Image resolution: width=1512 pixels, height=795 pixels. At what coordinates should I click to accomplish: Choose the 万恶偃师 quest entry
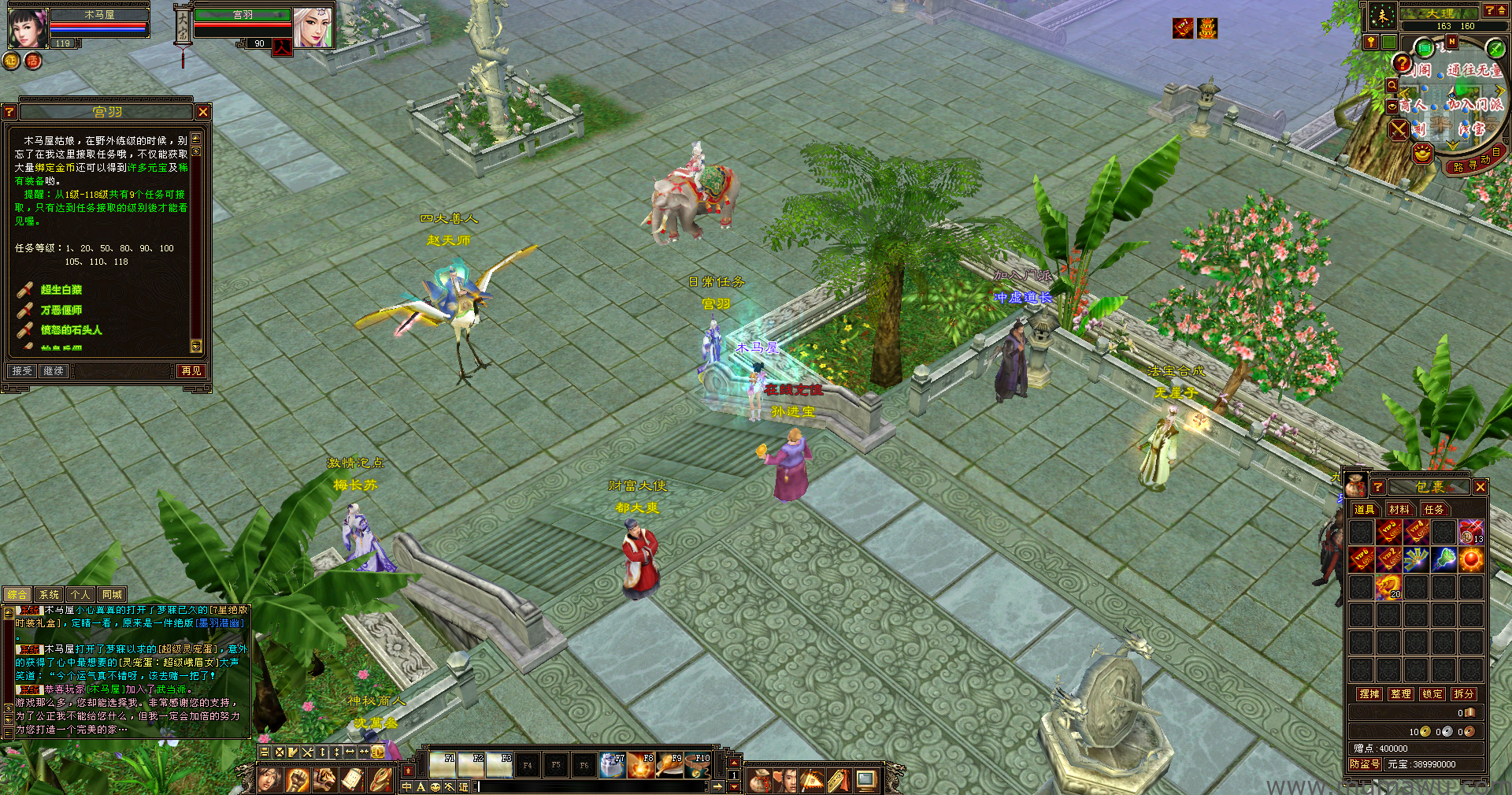(61, 310)
